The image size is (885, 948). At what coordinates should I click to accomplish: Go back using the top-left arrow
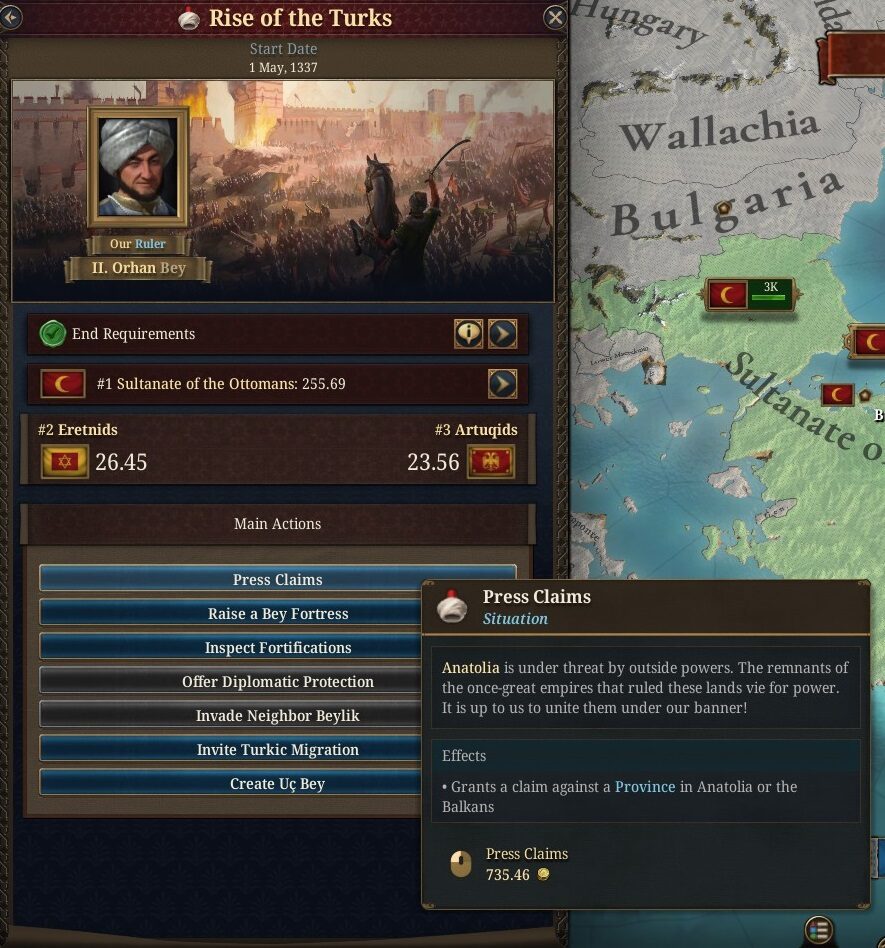(x=10, y=17)
